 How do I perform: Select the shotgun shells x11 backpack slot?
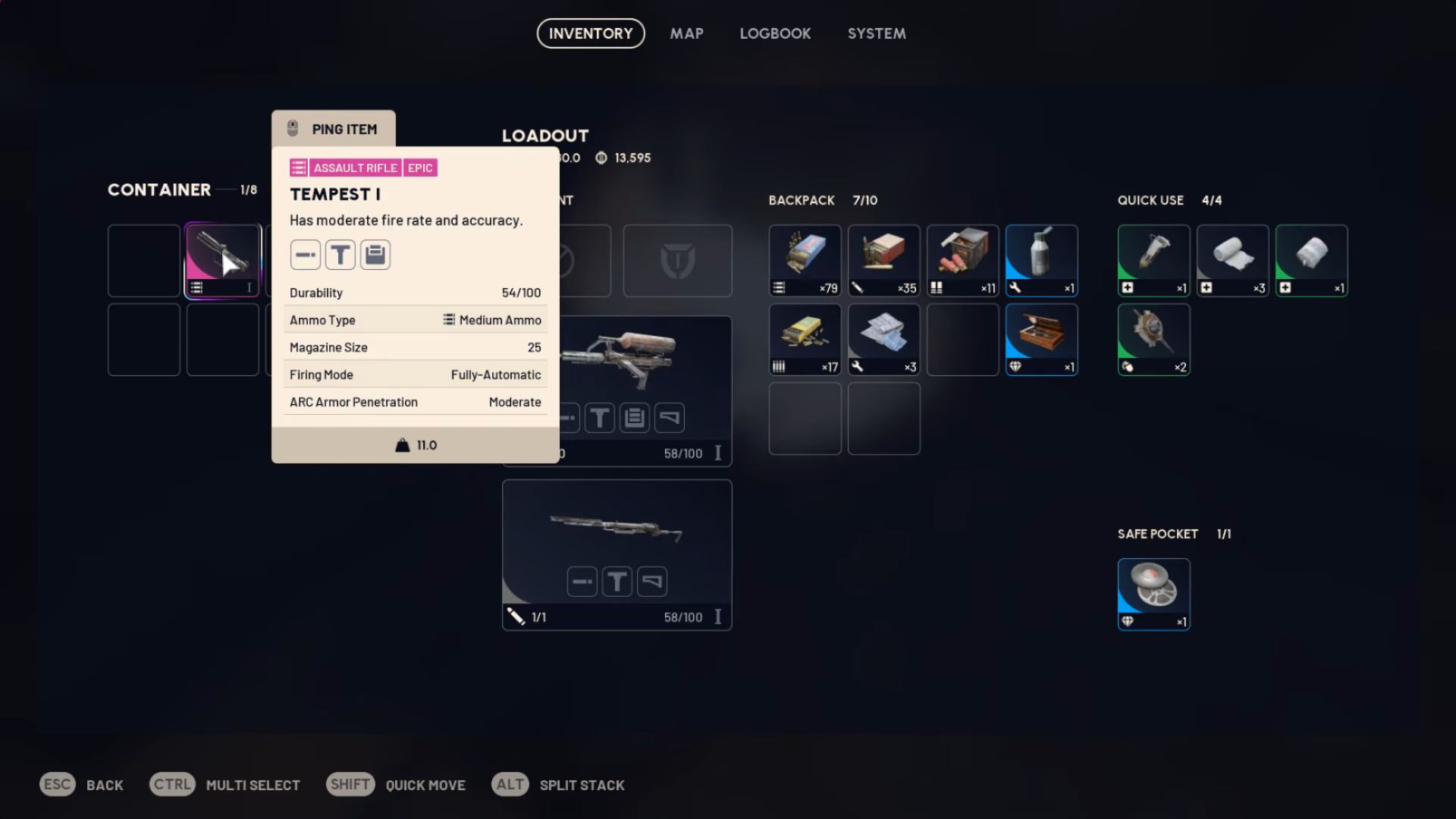(x=962, y=260)
